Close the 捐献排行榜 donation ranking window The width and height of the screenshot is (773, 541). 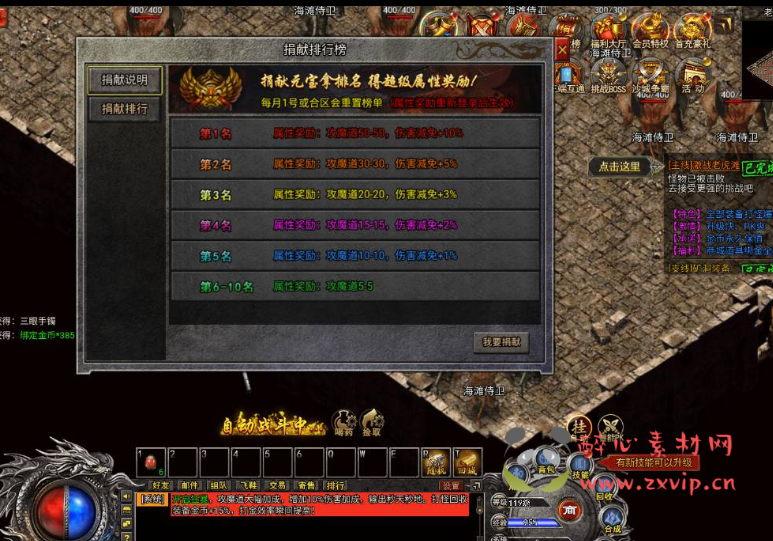point(562,50)
